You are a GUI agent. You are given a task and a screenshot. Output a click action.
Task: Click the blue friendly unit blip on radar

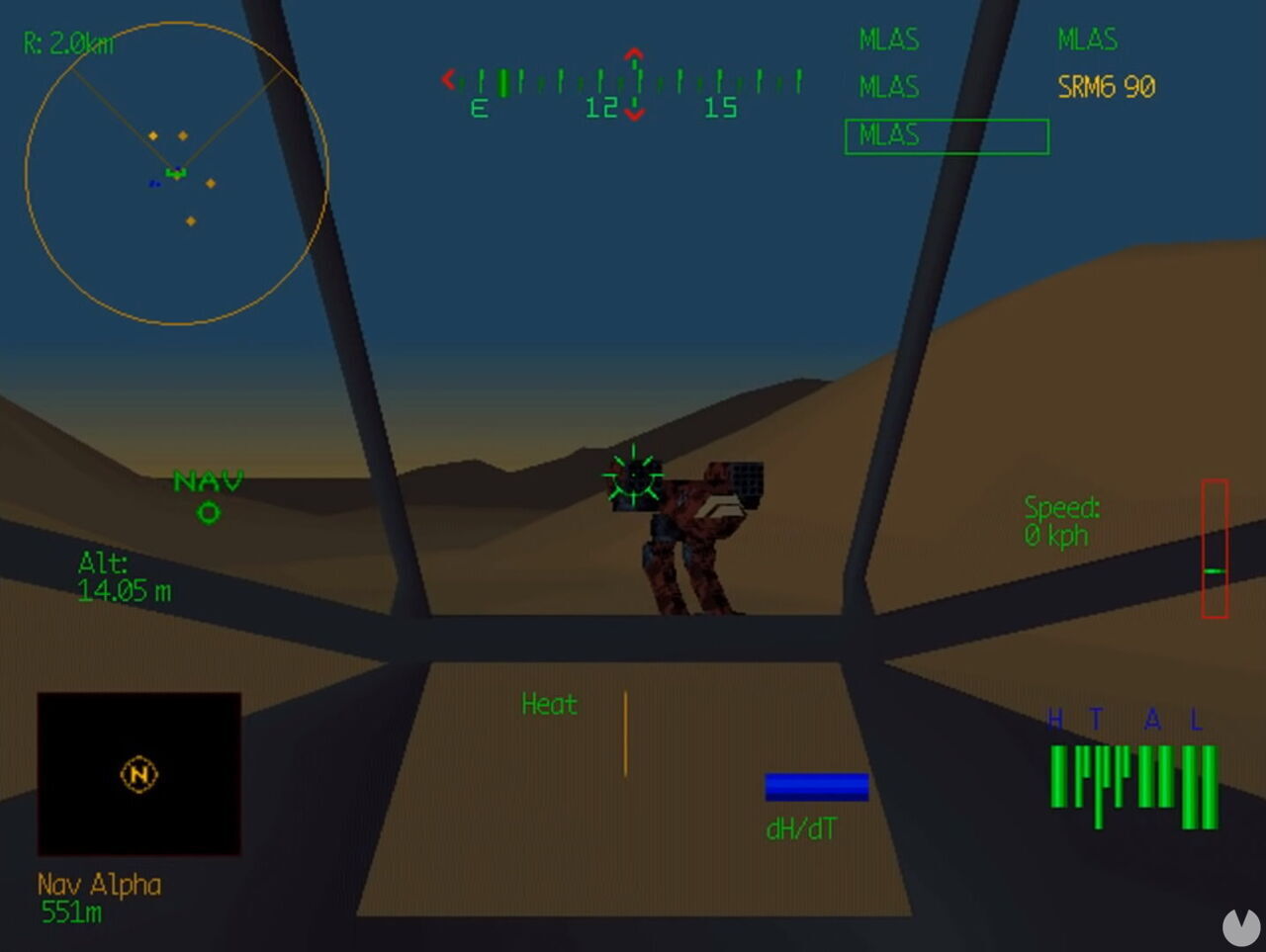pos(154,182)
